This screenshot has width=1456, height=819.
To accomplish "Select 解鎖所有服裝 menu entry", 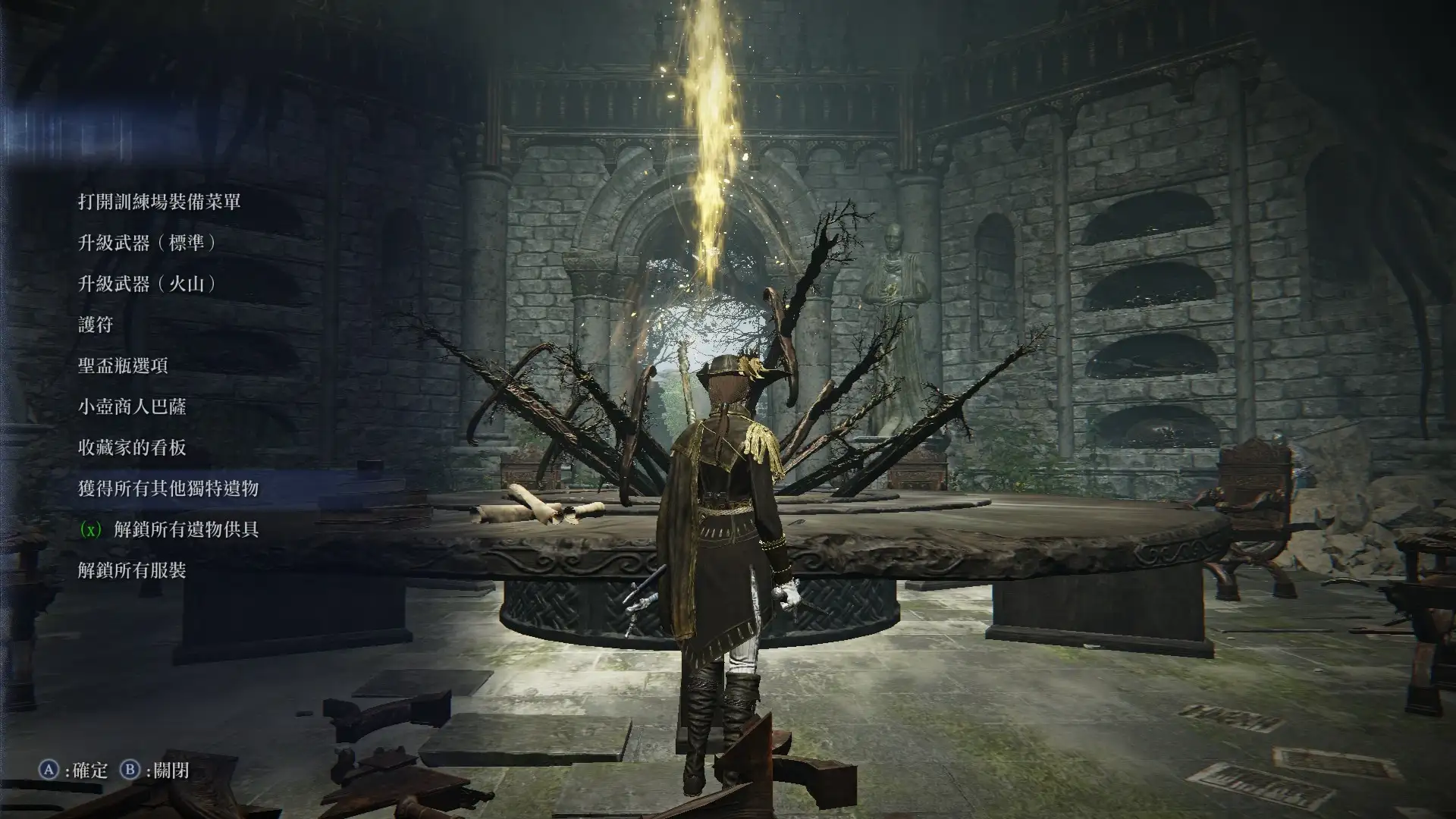I will click(x=132, y=570).
